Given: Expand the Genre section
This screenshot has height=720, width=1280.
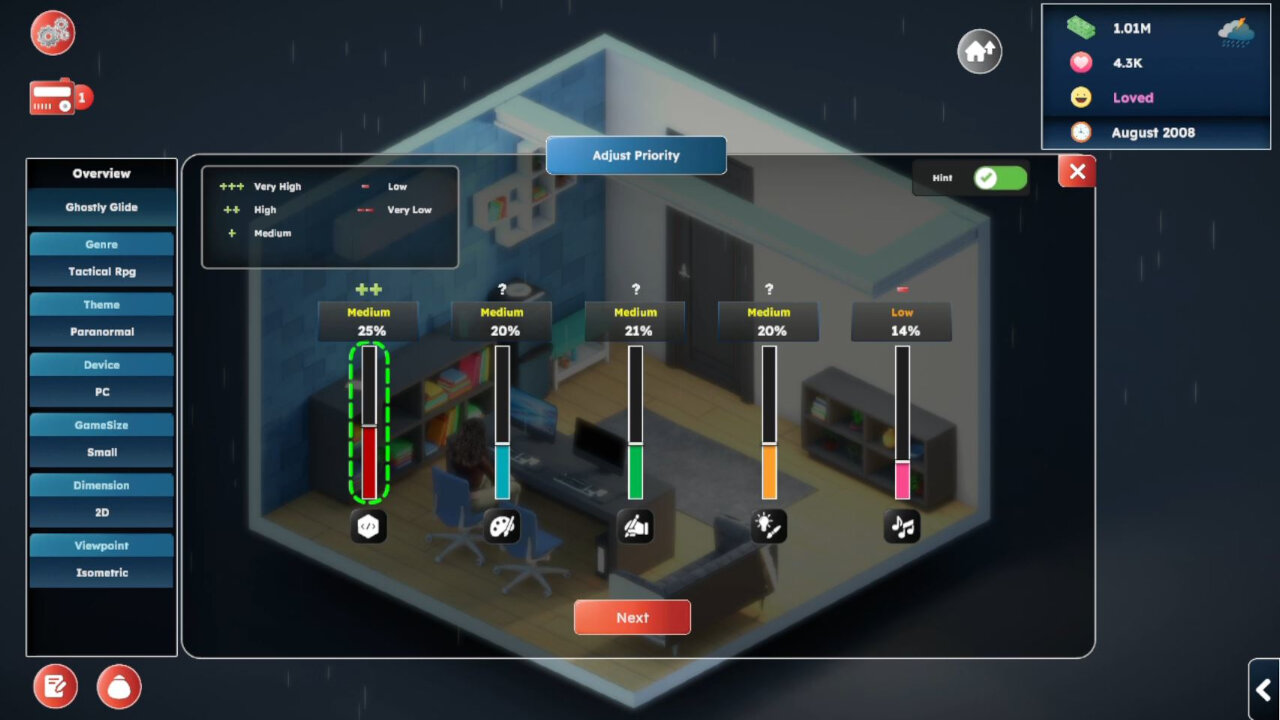Looking at the screenshot, I should [101, 243].
